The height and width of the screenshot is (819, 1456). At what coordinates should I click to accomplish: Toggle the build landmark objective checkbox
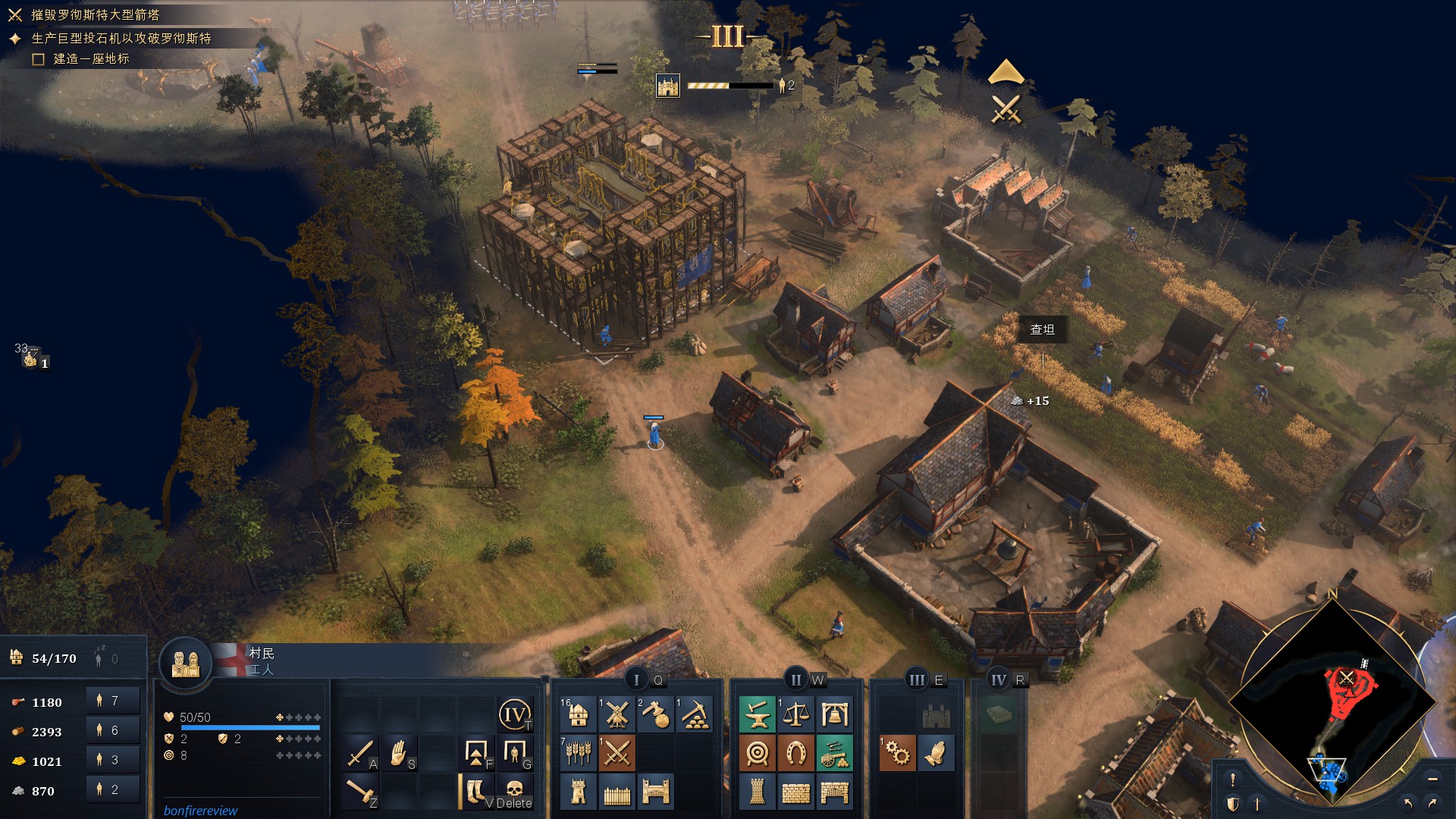coord(39,59)
